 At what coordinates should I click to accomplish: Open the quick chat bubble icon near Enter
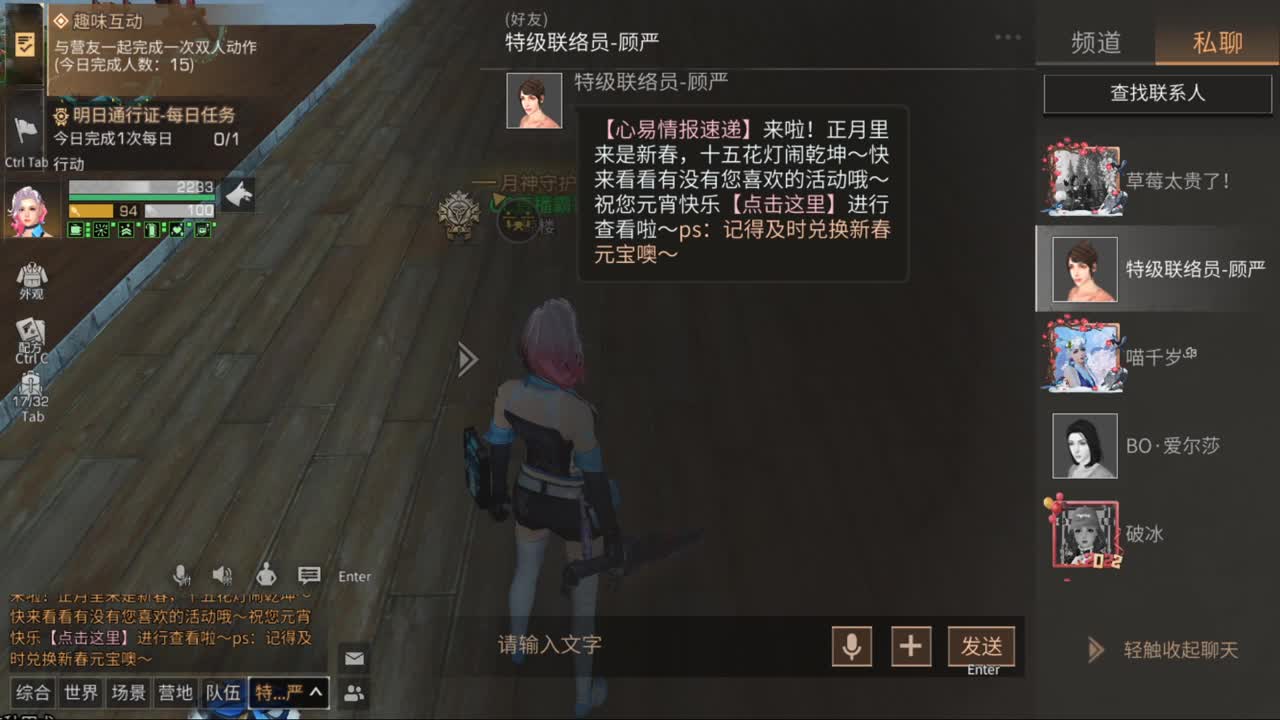(x=308, y=574)
